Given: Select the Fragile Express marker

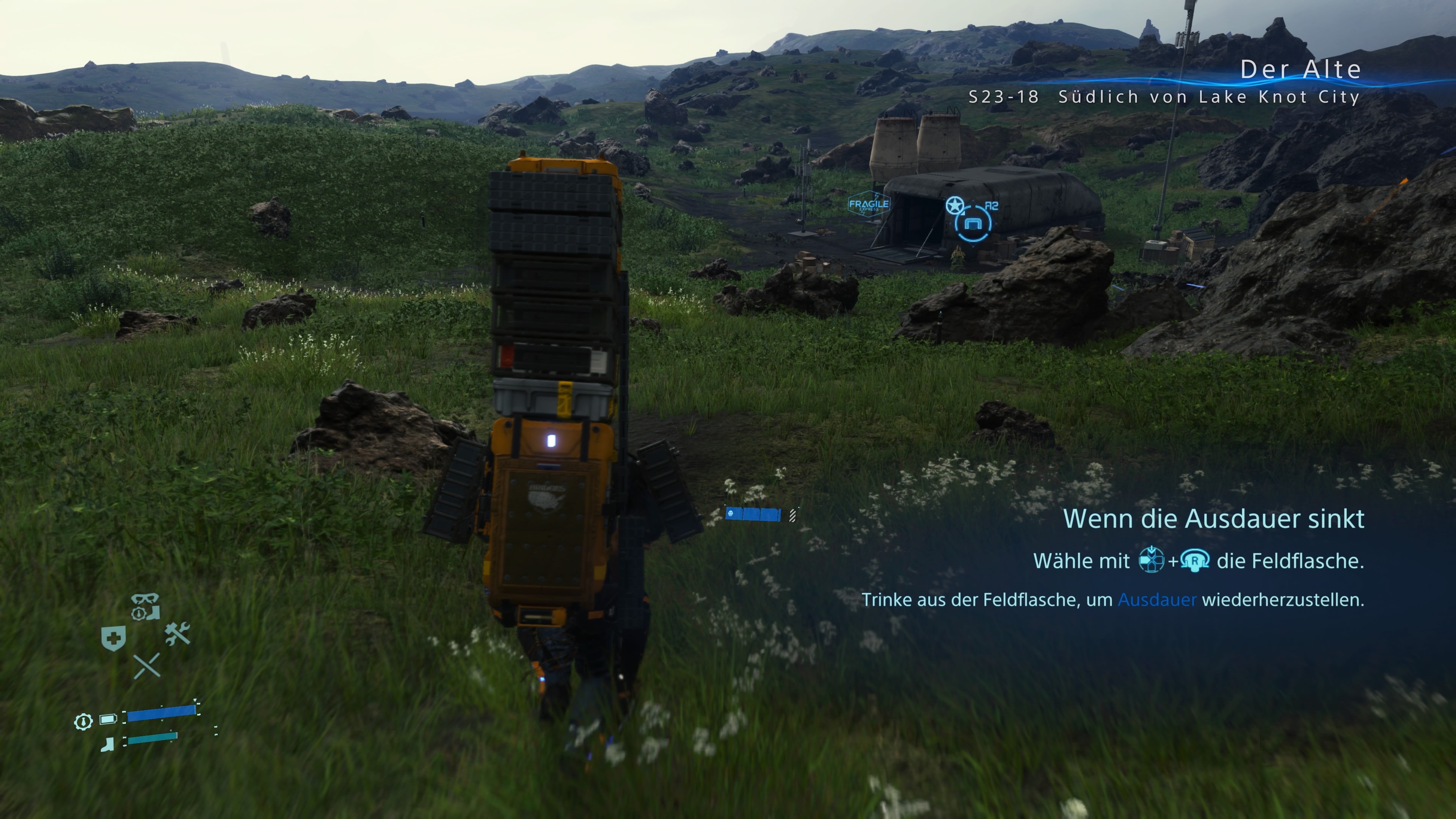Looking at the screenshot, I should [869, 204].
